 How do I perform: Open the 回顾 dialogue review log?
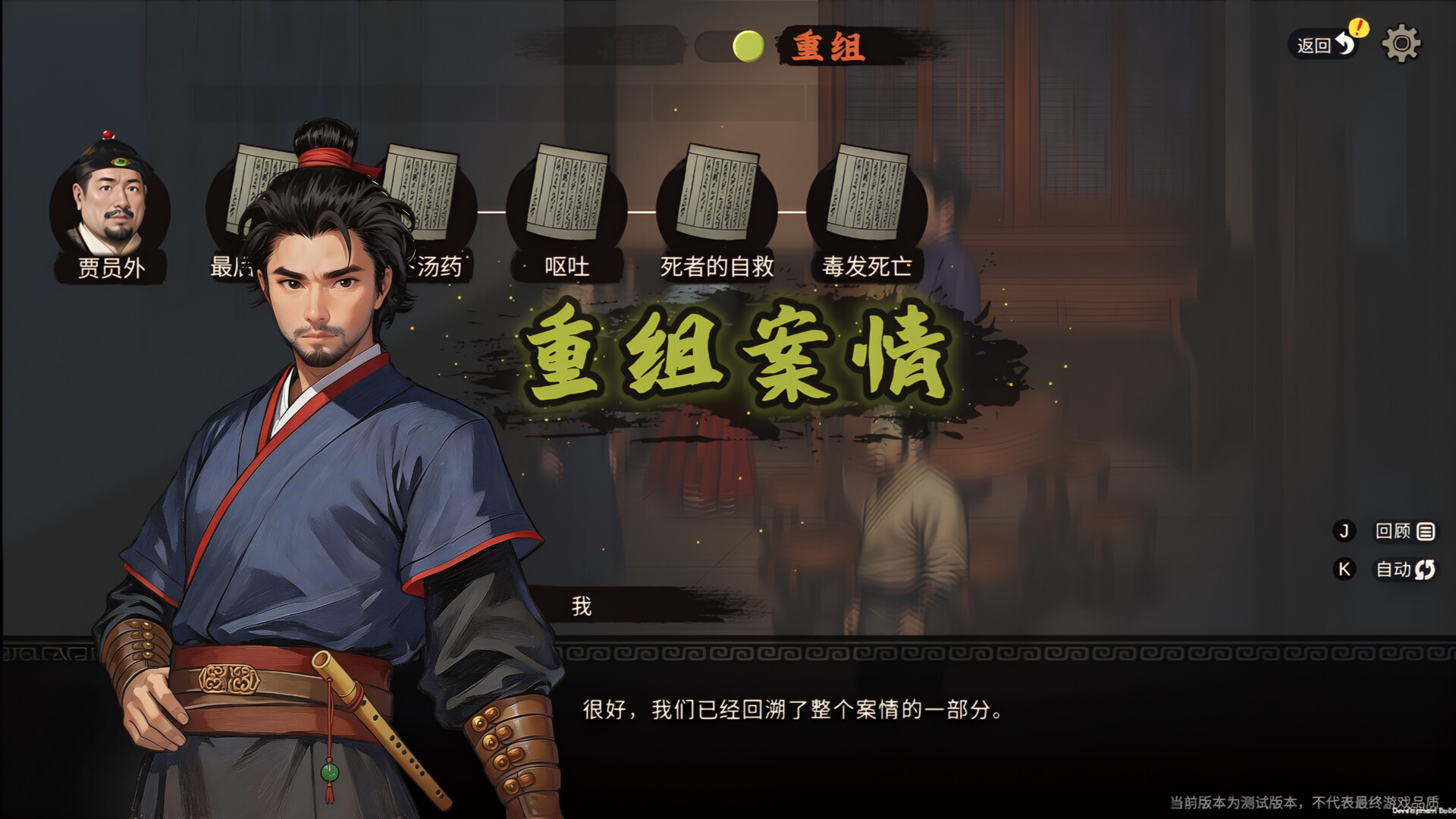tap(1403, 532)
